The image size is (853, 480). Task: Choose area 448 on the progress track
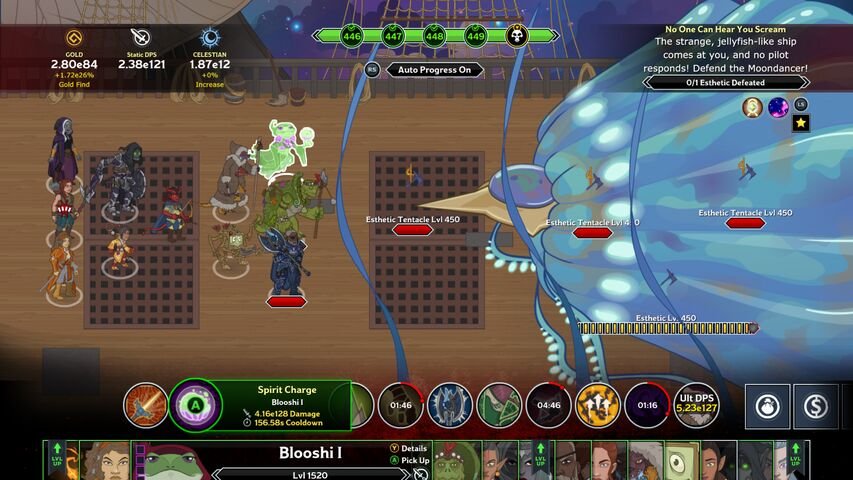click(434, 36)
